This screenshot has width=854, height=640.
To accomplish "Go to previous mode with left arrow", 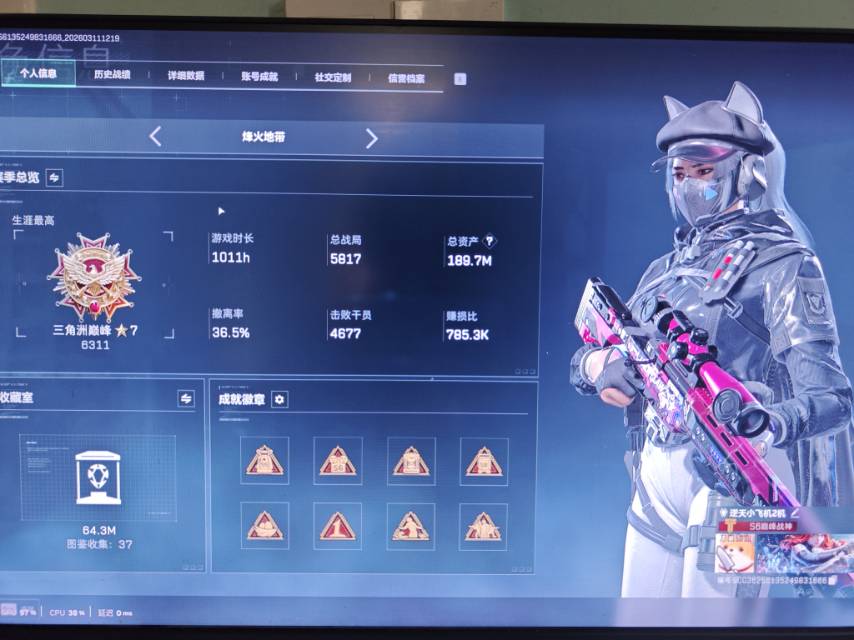I will click(155, 137).
